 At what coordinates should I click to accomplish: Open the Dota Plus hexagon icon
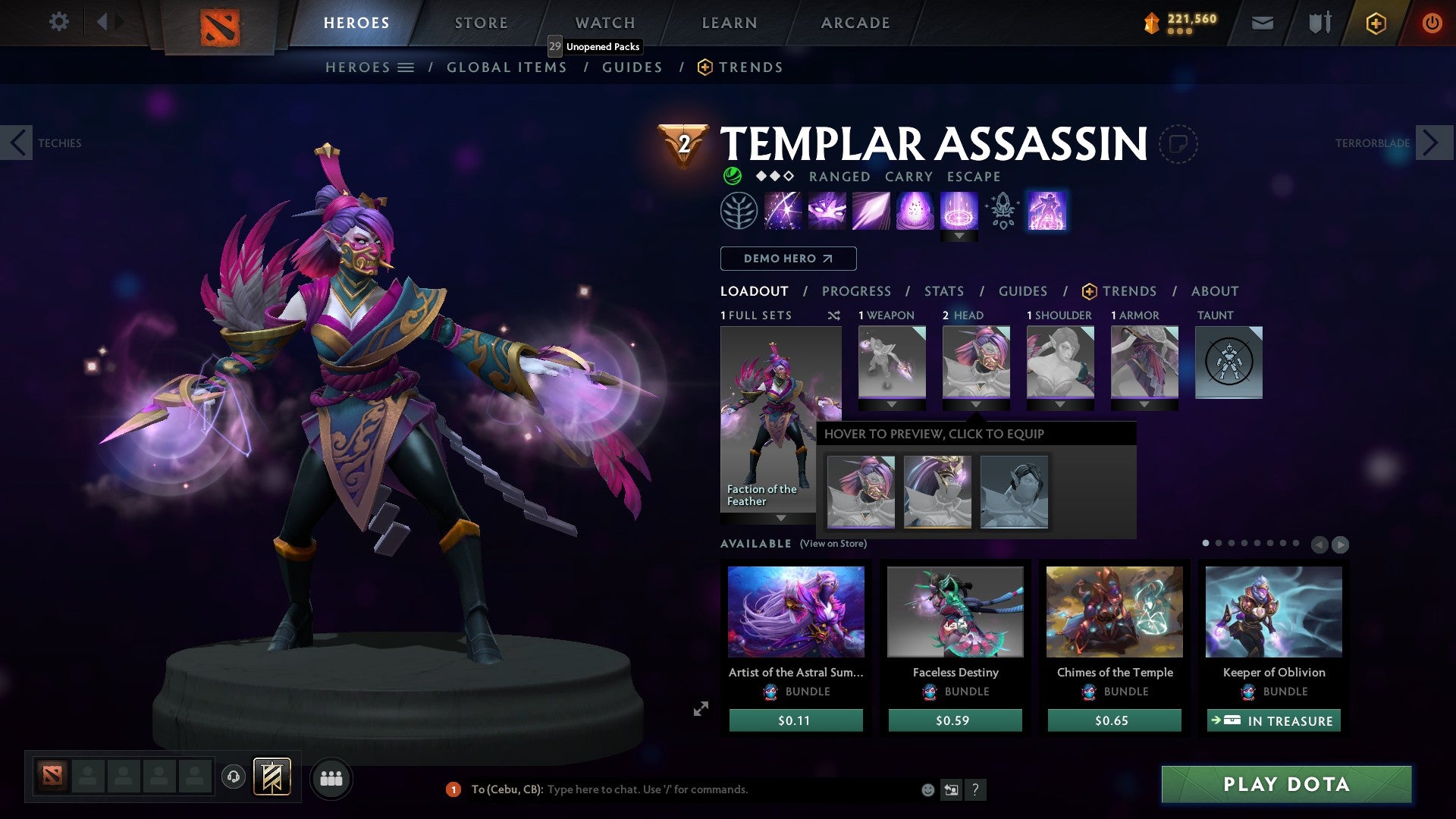[1374, 23]
